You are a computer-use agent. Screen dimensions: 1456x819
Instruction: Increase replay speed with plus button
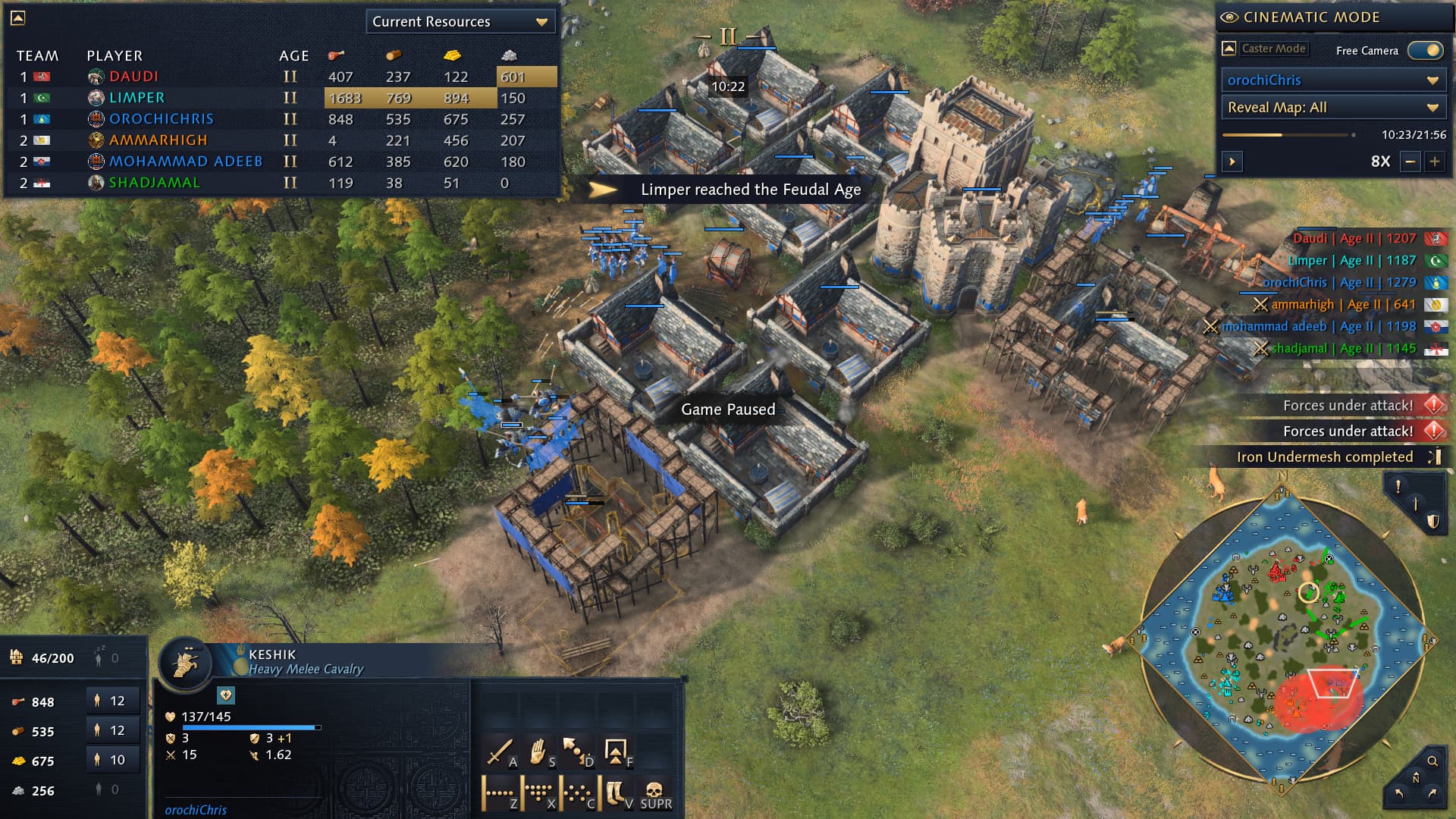[1435, 162]
